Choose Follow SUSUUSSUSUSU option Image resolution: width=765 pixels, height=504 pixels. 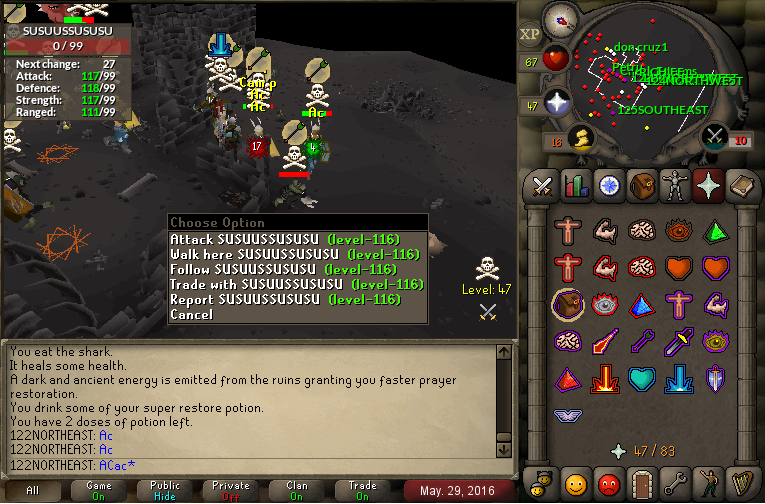tap(285, 270)
